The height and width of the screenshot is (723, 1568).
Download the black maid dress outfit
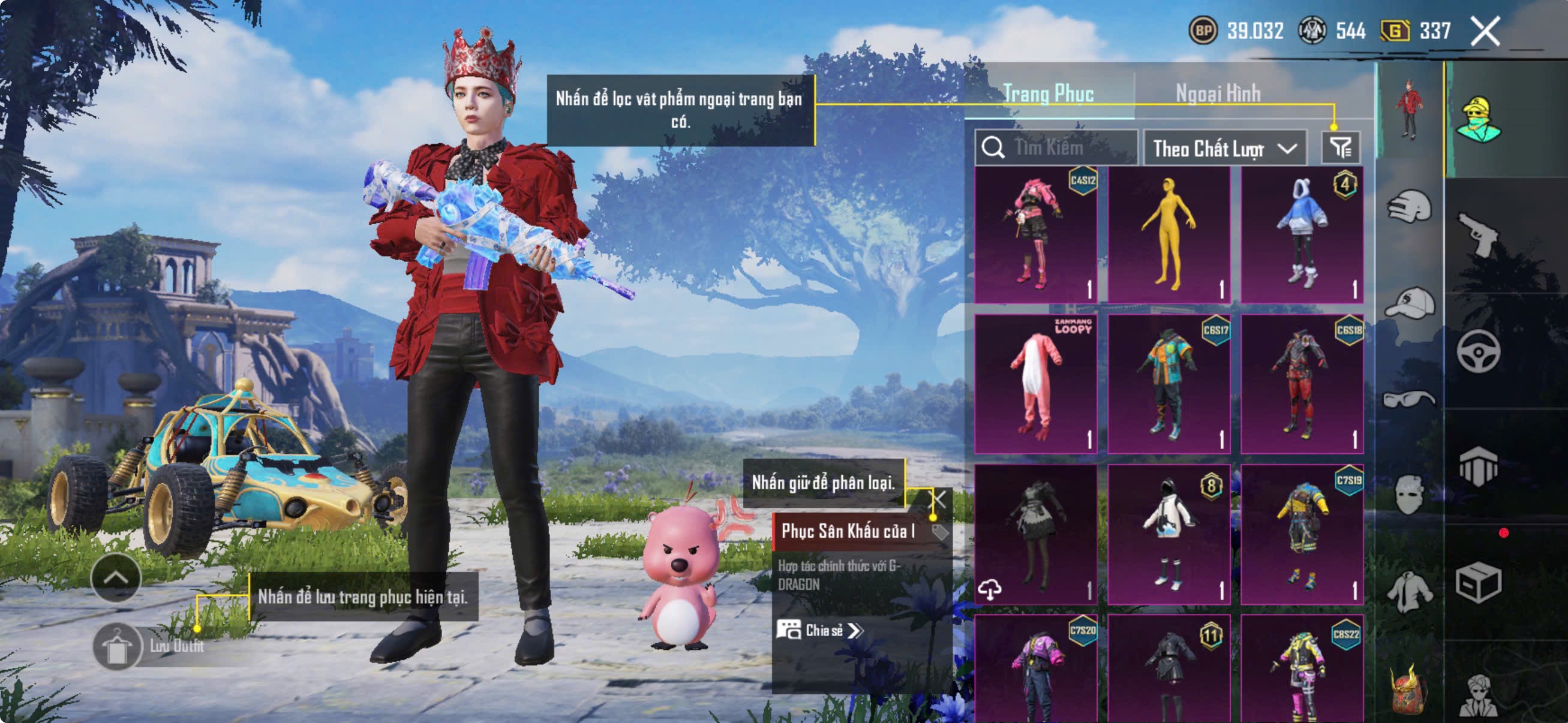click(990, 589)
